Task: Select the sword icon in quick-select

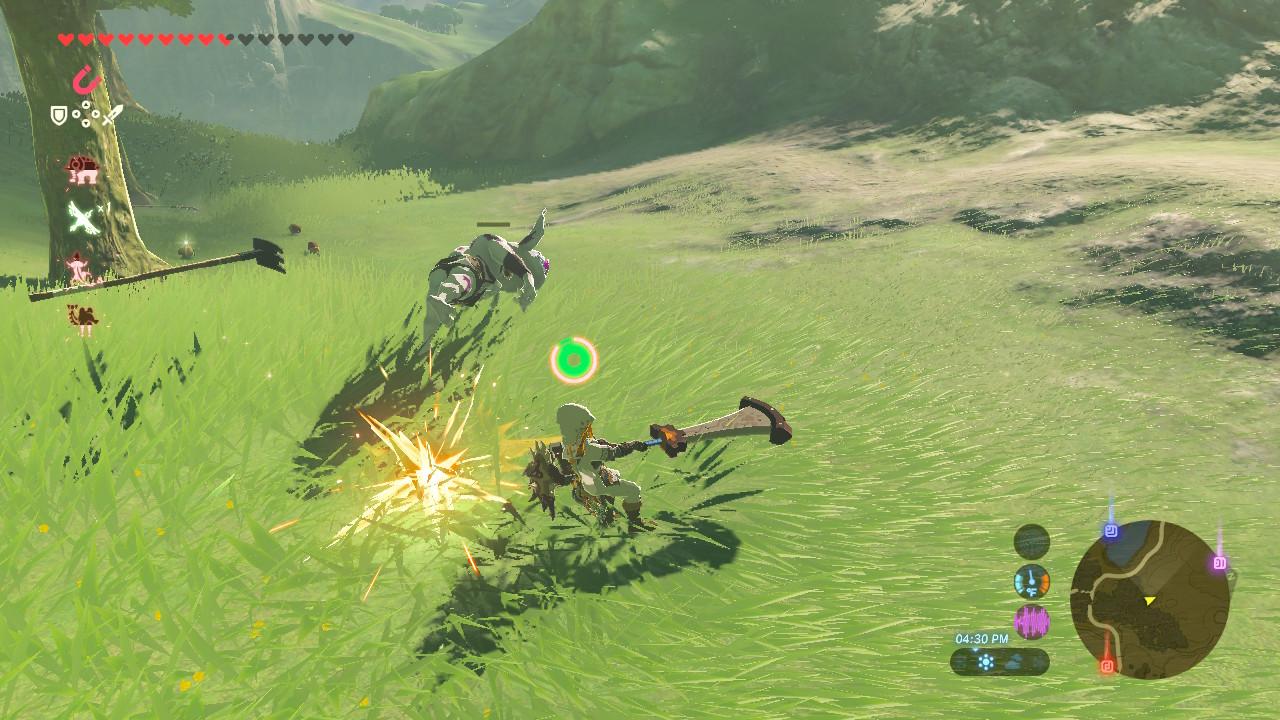Action: pyautogui.click(x=110, y=117)
